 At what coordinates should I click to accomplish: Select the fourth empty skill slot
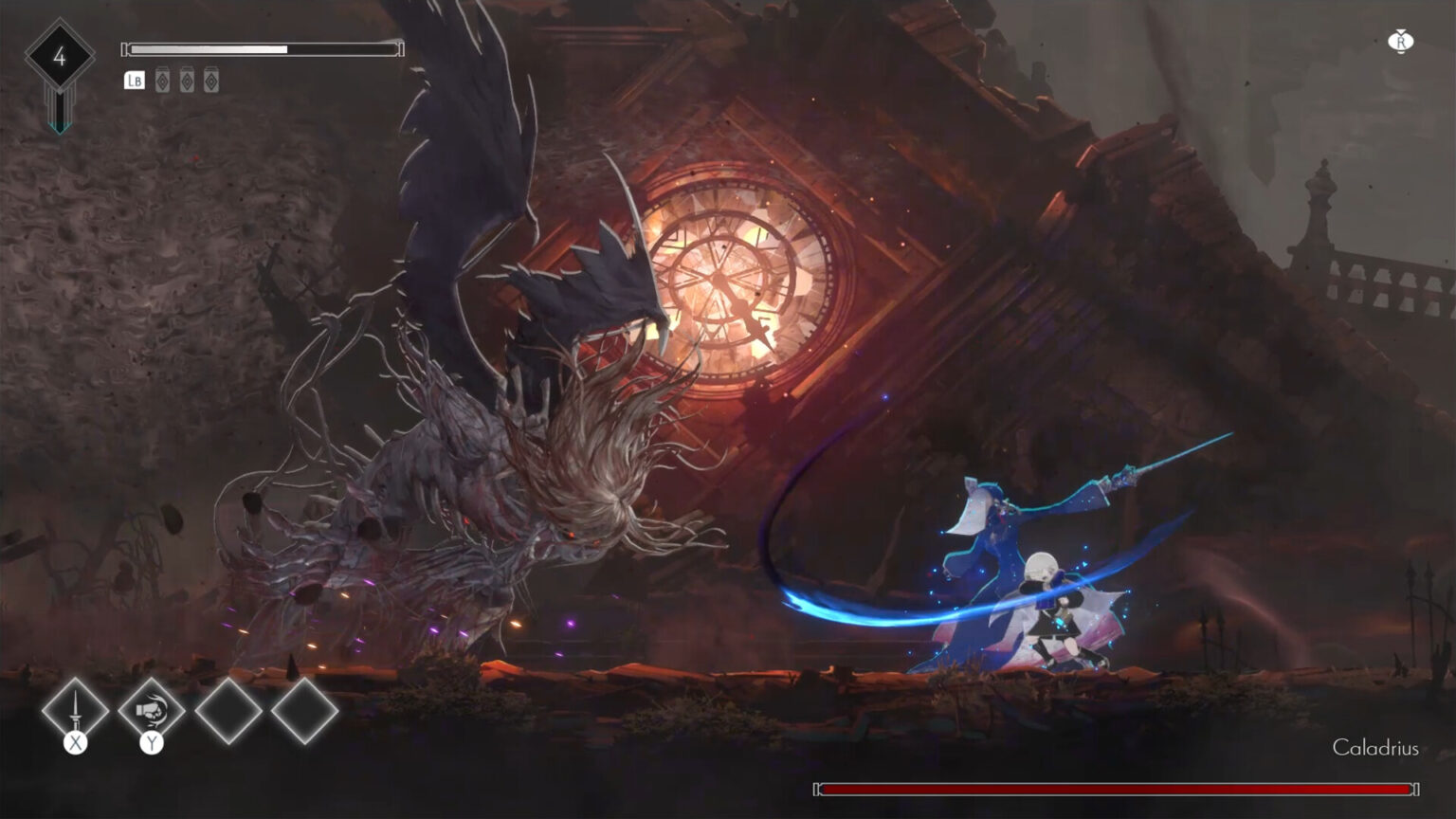point(304,712)
